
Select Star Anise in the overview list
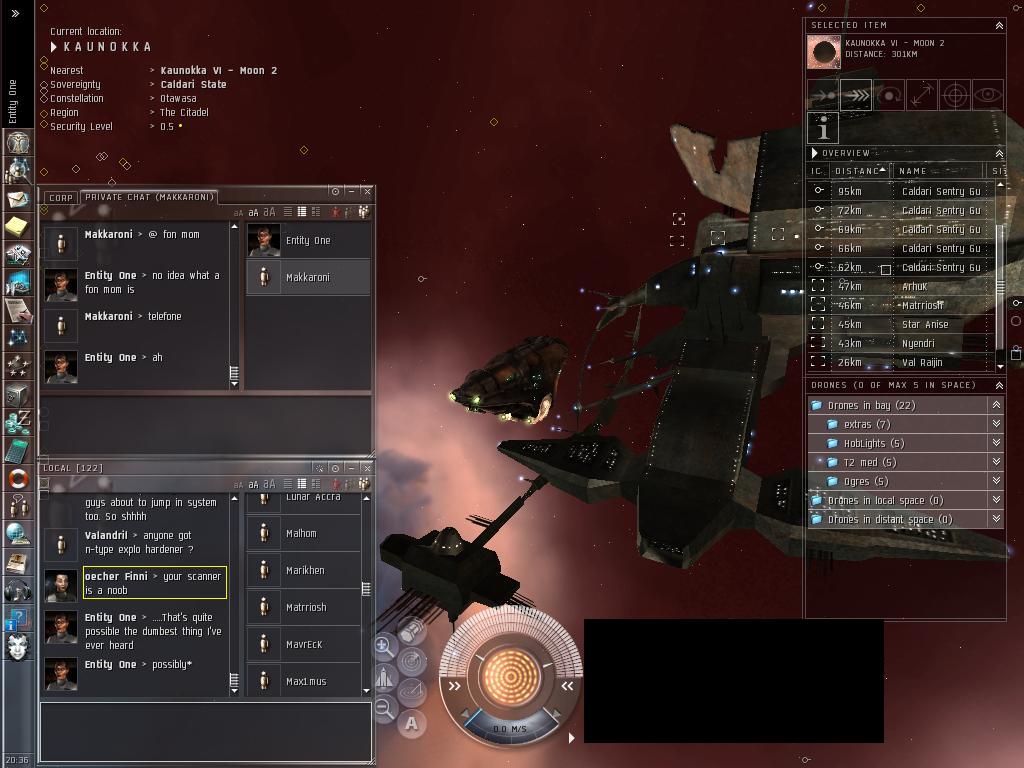click(924, 324)
